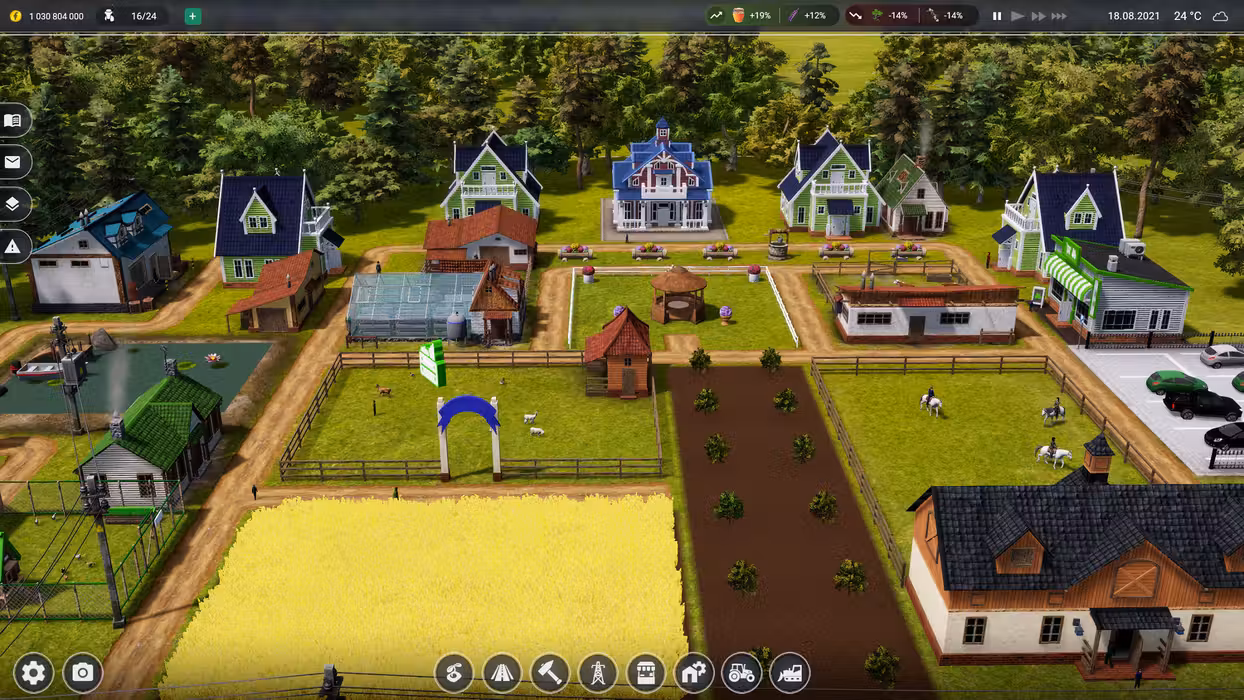This screenshot has width=1244, height=700.
Task: Switch to double fast-forward speed
Action: pos(1038,16)
